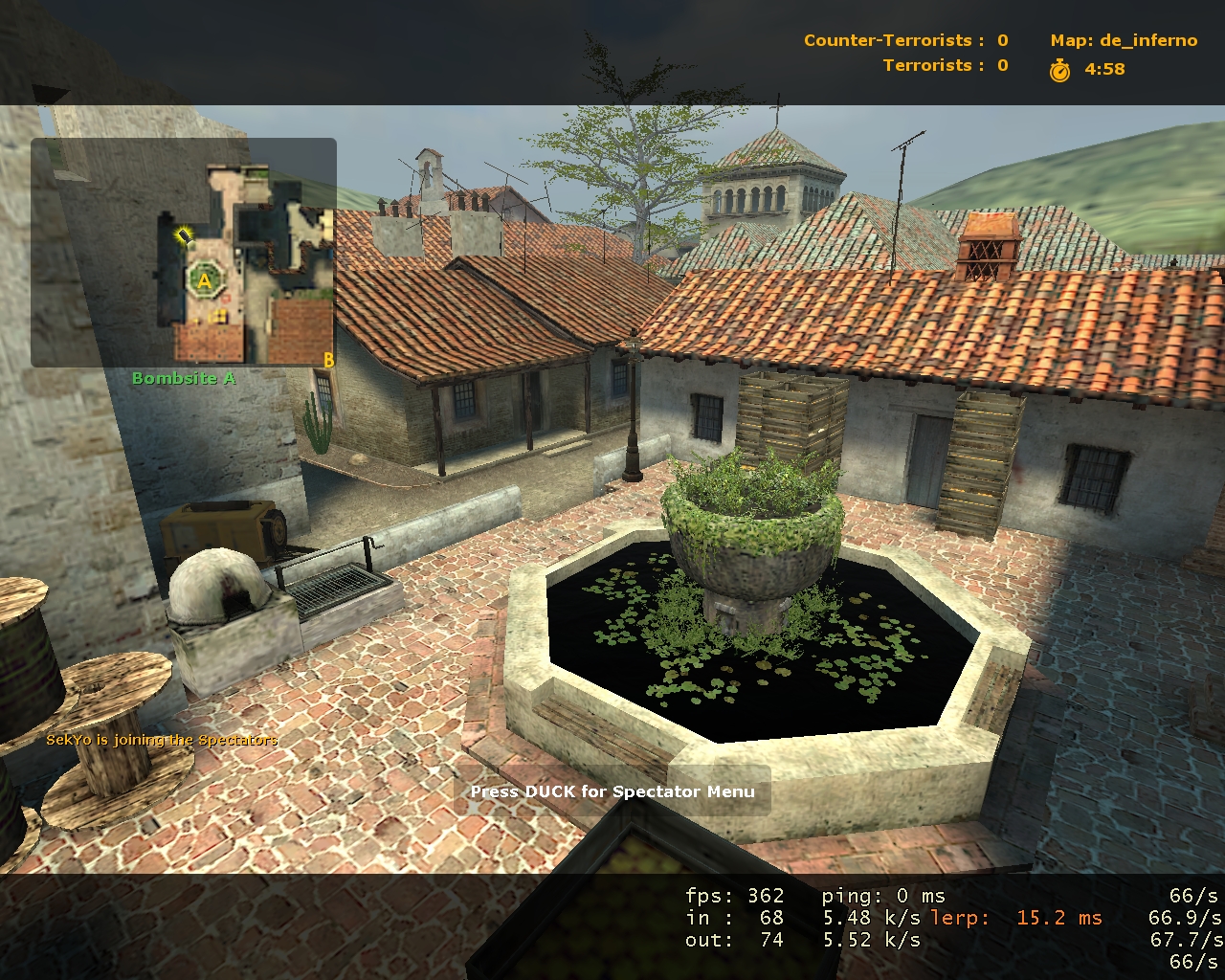The width and height of the screenshot is (1225, 980).
Task: Select the bombsite B marker on the minimap
Action: (328, 360)
